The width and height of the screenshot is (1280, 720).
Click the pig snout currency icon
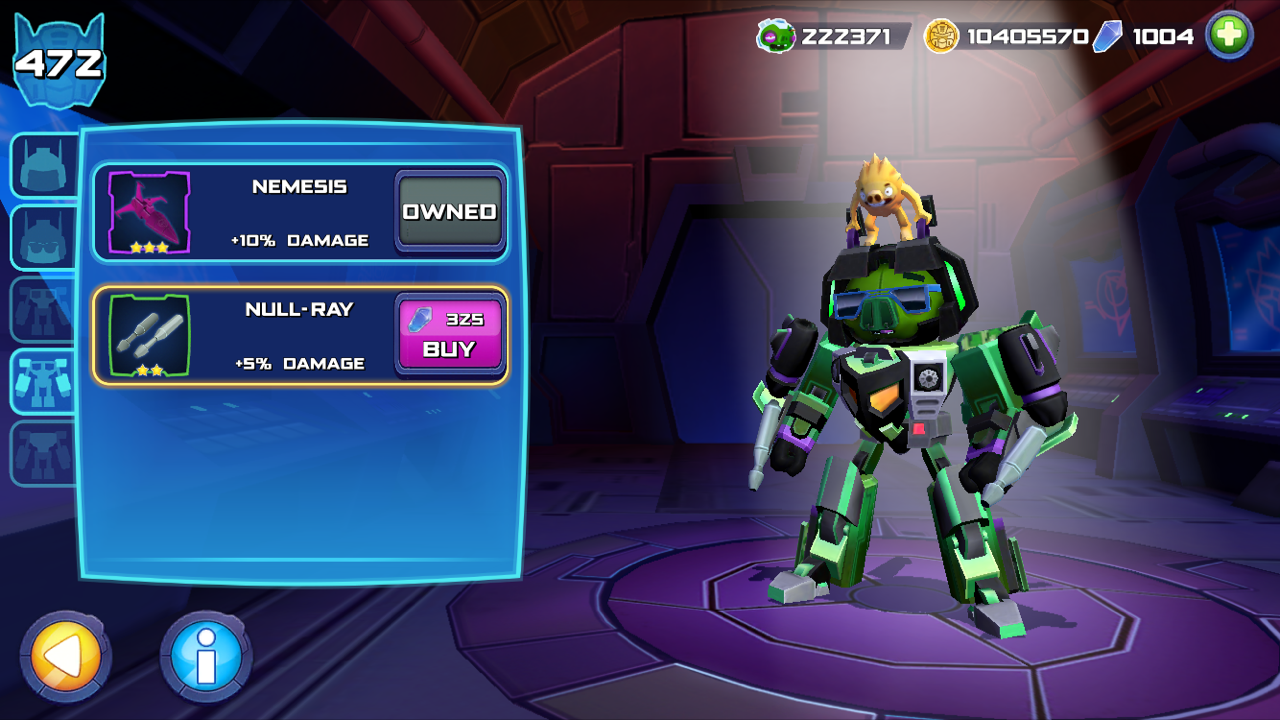[x=775, y=37]
